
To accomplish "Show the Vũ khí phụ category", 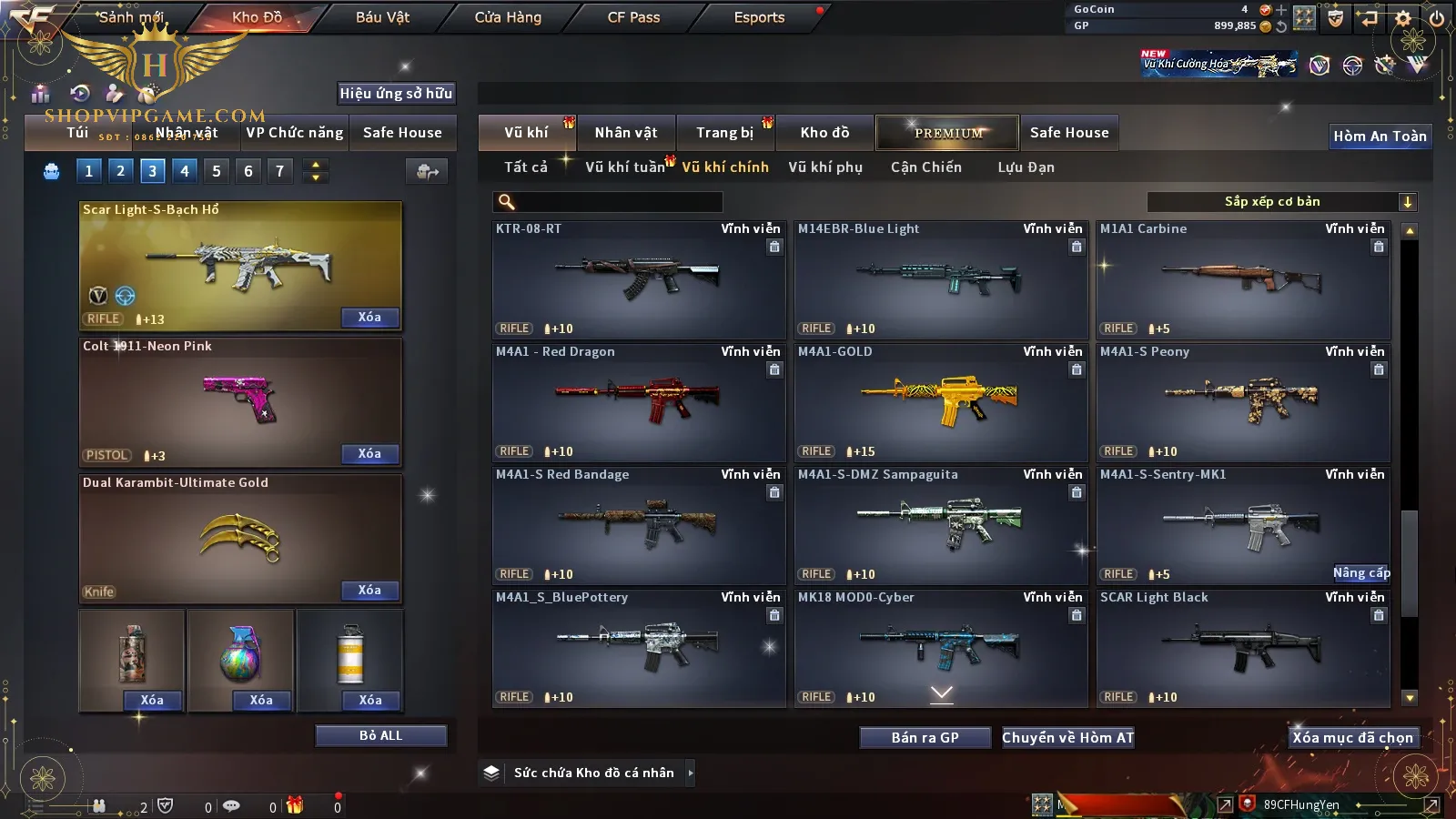I will point(825,167).
